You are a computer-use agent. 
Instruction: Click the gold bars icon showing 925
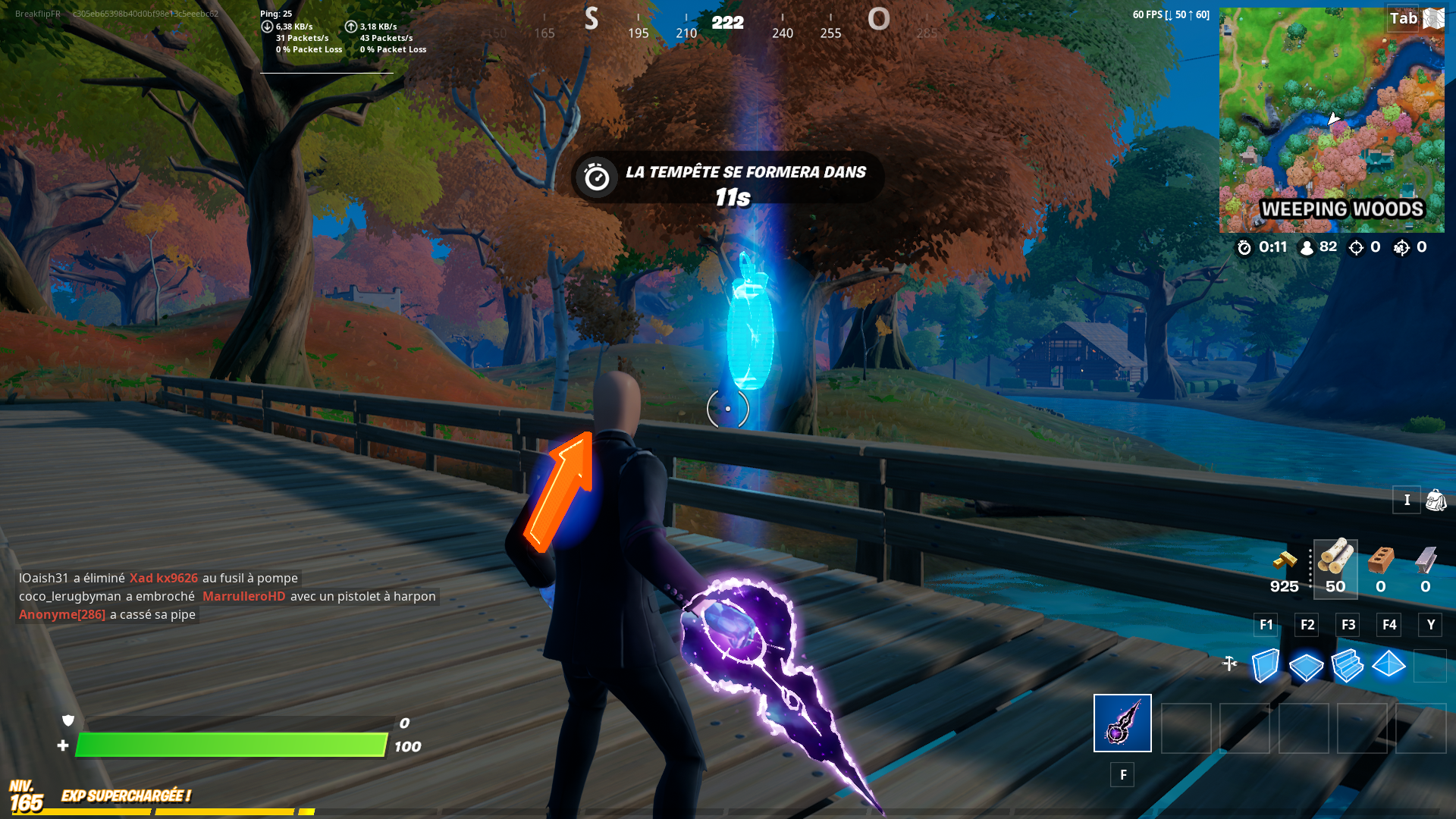[x=1285, y=561]
